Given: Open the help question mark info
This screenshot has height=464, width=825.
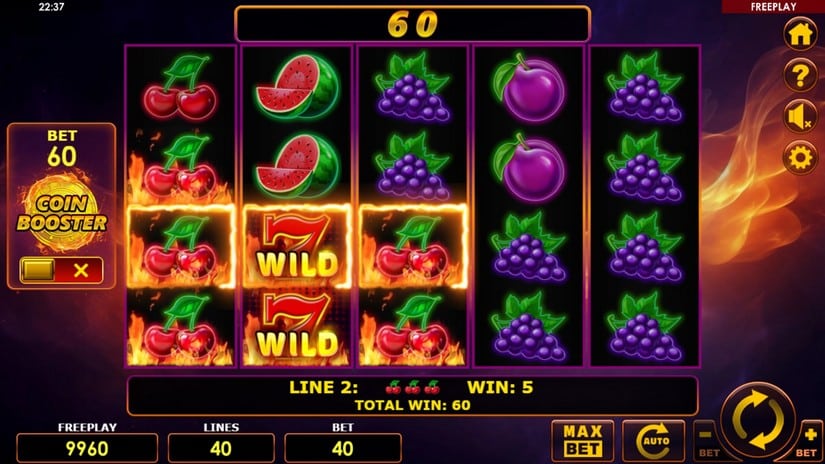Looking at the screenshot, I should (799, 75).
